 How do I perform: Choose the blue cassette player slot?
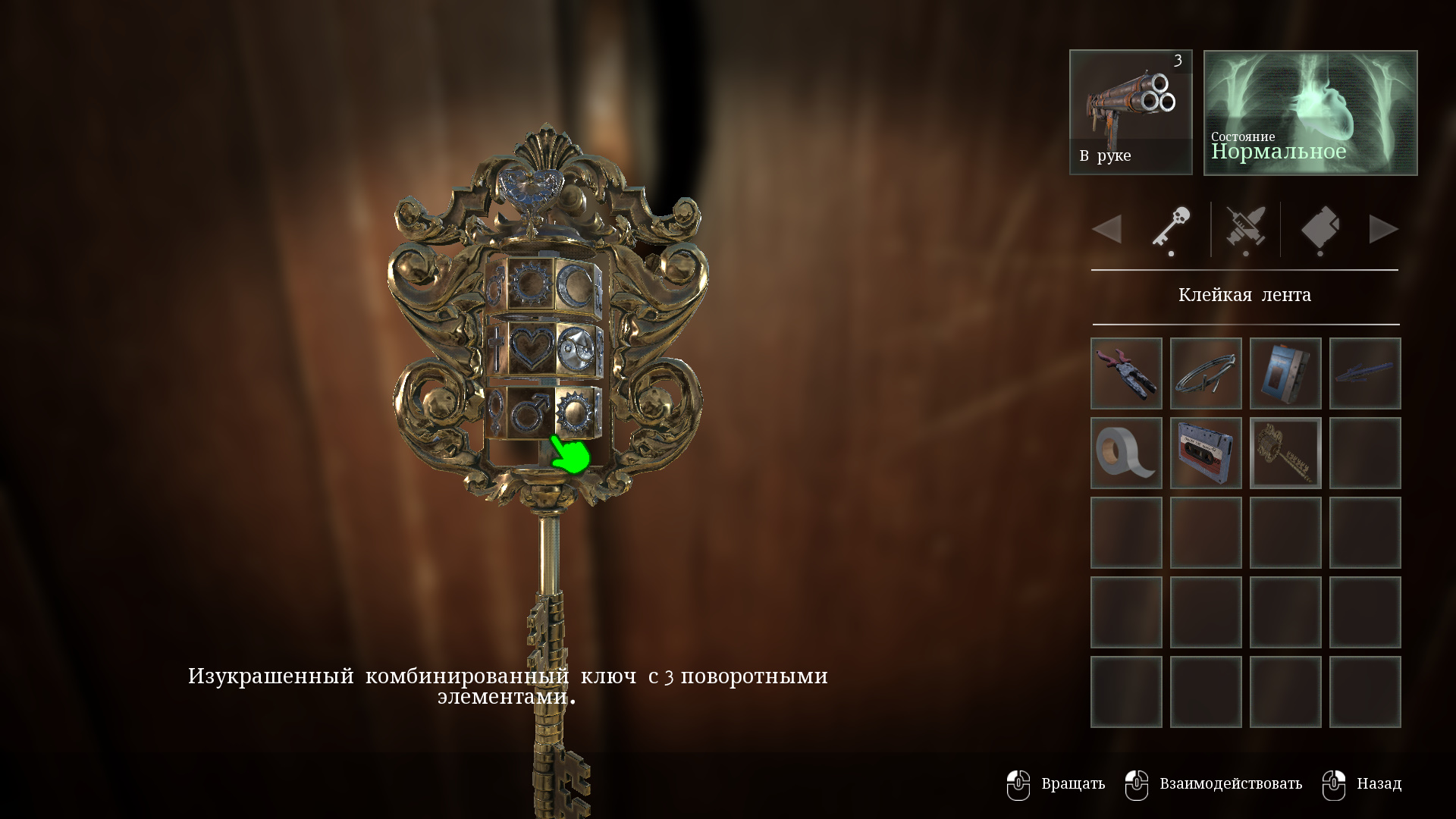pyautogui.click(x=1285, y=373)
